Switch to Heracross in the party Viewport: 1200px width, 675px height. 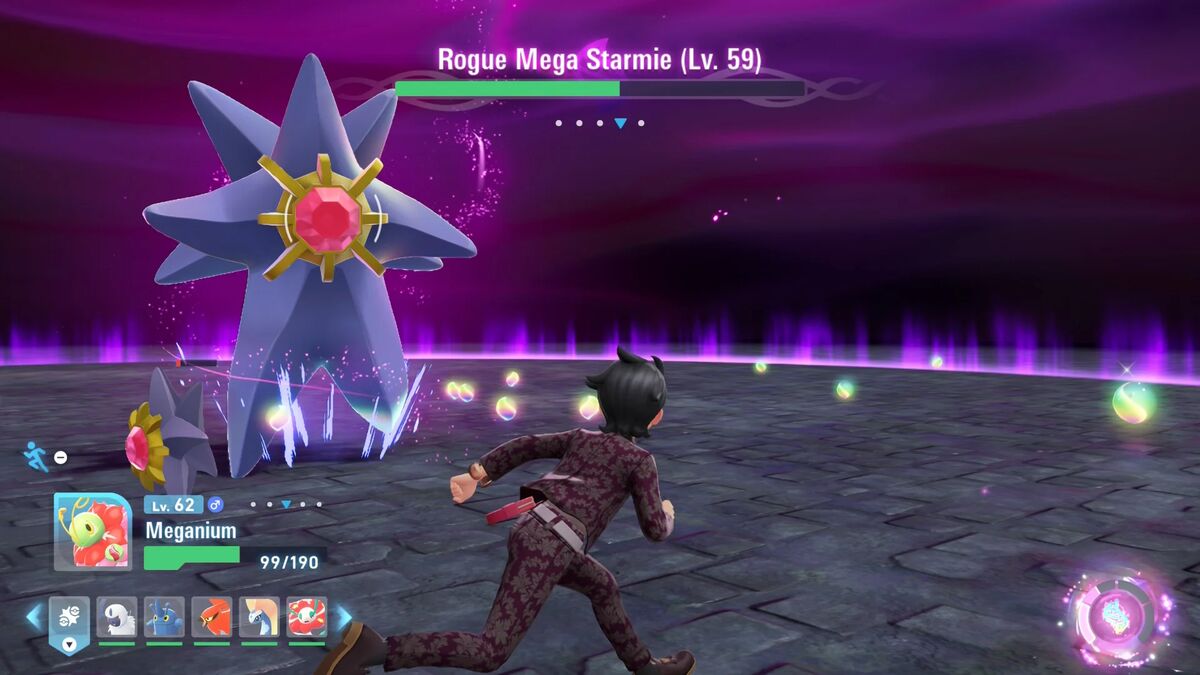(164, 616)
